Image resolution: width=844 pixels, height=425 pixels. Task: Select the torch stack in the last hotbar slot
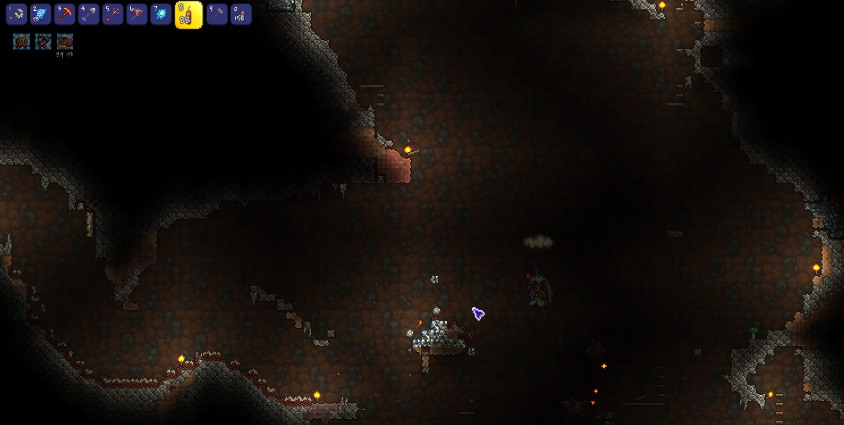[240, 14]
